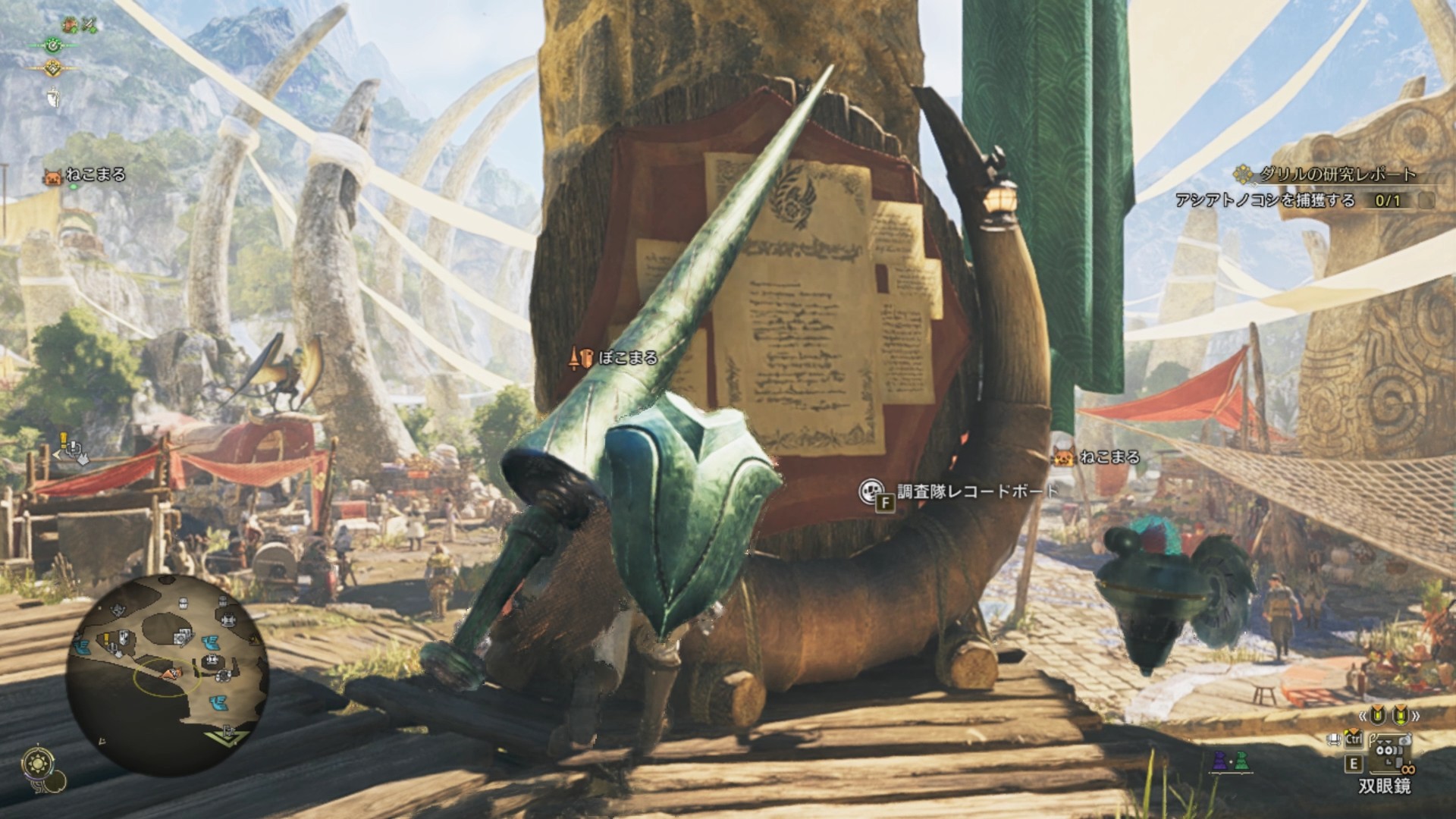1456x819 pixels.
Task: Select the ぽこまる player name tag
Action: (628, 358)
